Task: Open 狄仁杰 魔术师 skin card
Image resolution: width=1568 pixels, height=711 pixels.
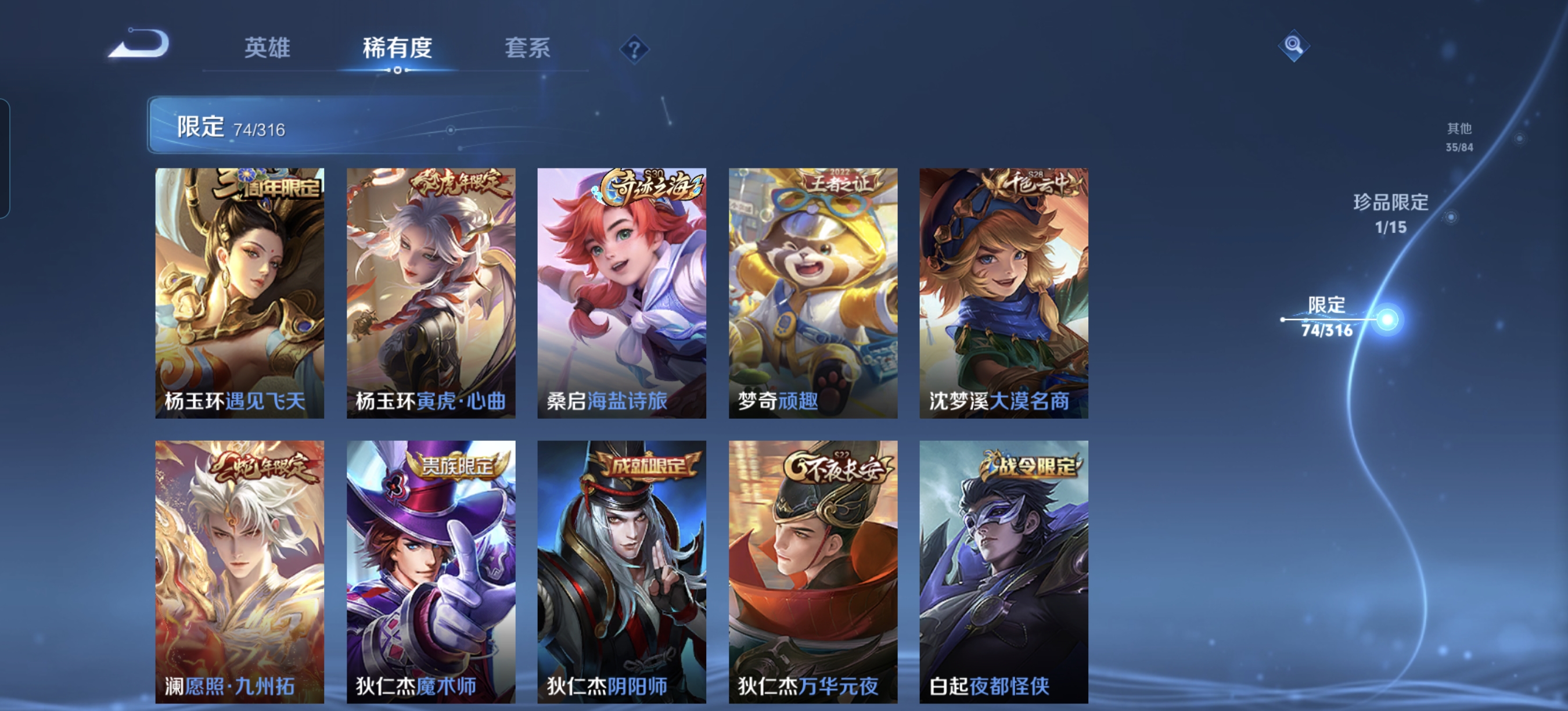Action: pos(431,572)
